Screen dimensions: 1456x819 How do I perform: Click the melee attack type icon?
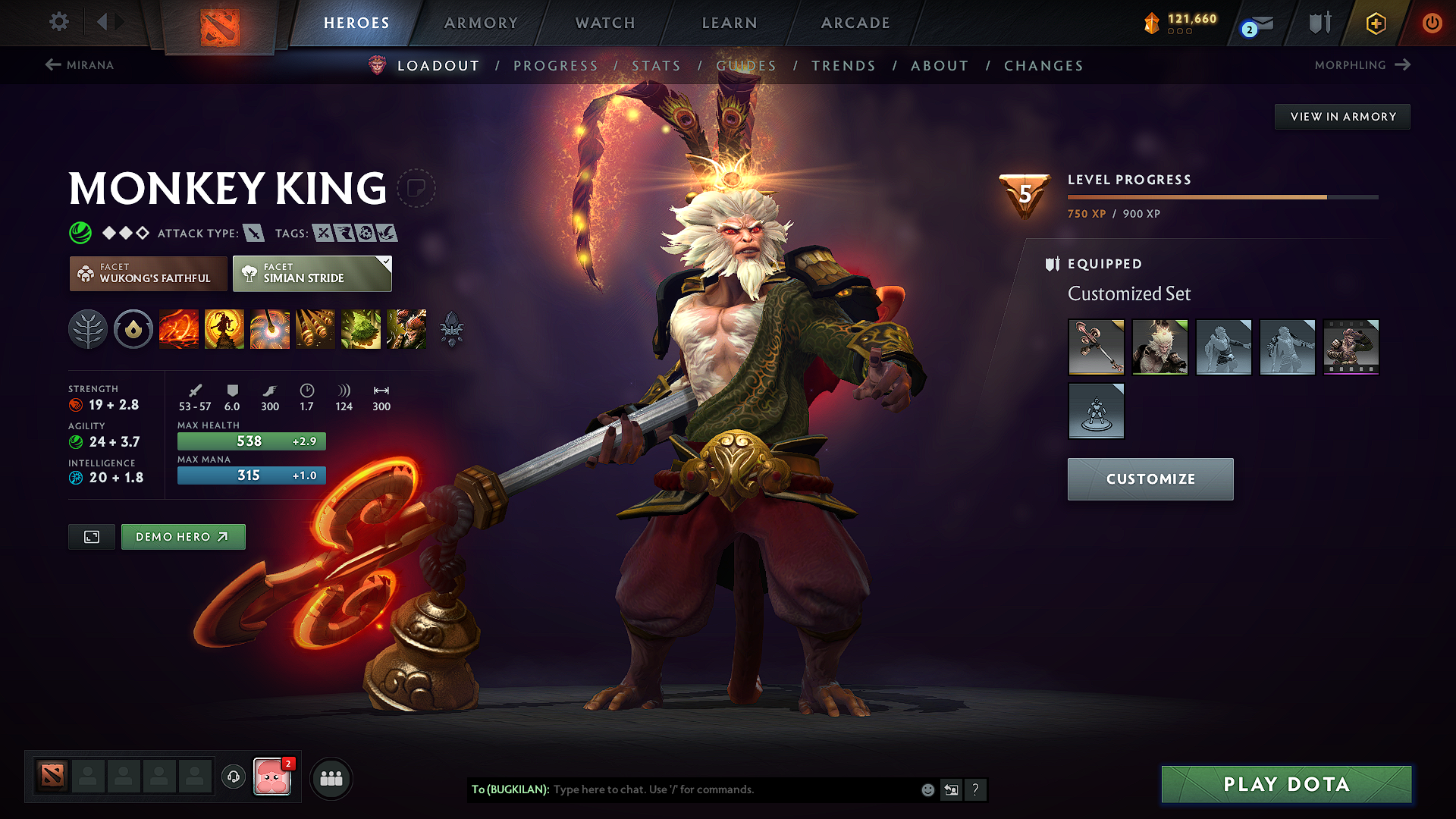coord(253,233)
